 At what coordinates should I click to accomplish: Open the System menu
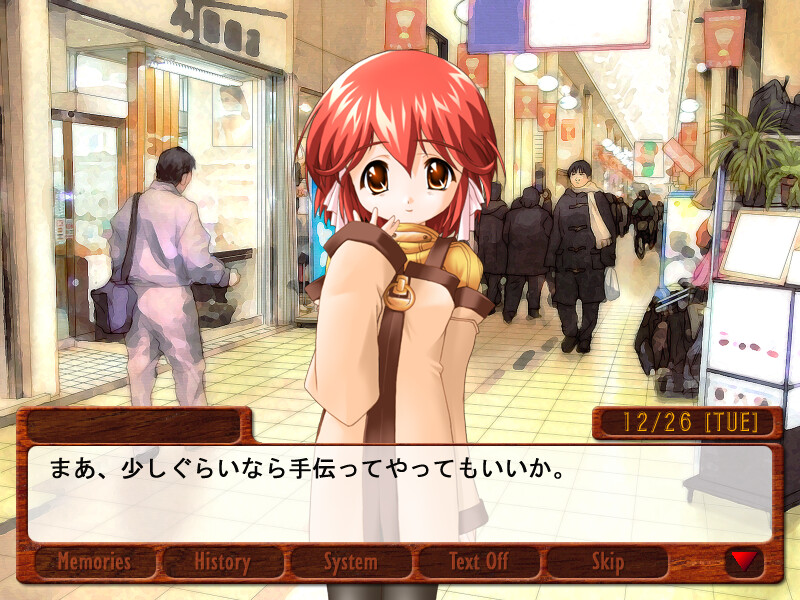click(x=350, y=562)
